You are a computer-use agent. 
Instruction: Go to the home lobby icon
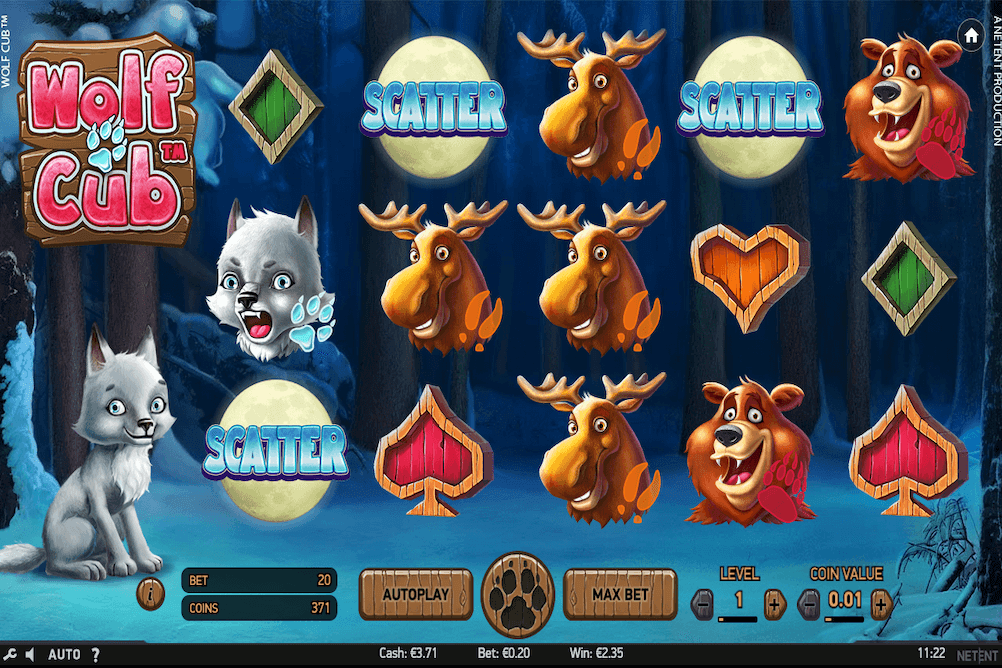[970, 35]
